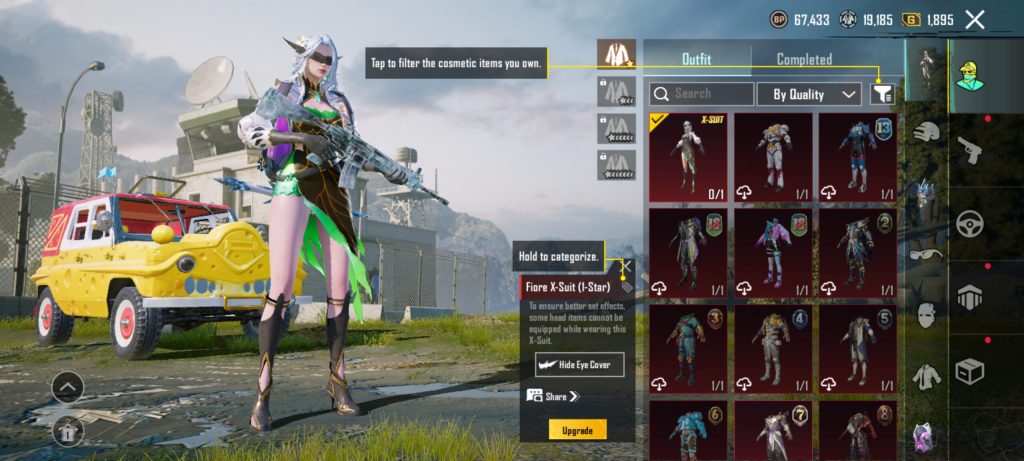
Task: Open the firearm skins category
Action: point(970,149)
